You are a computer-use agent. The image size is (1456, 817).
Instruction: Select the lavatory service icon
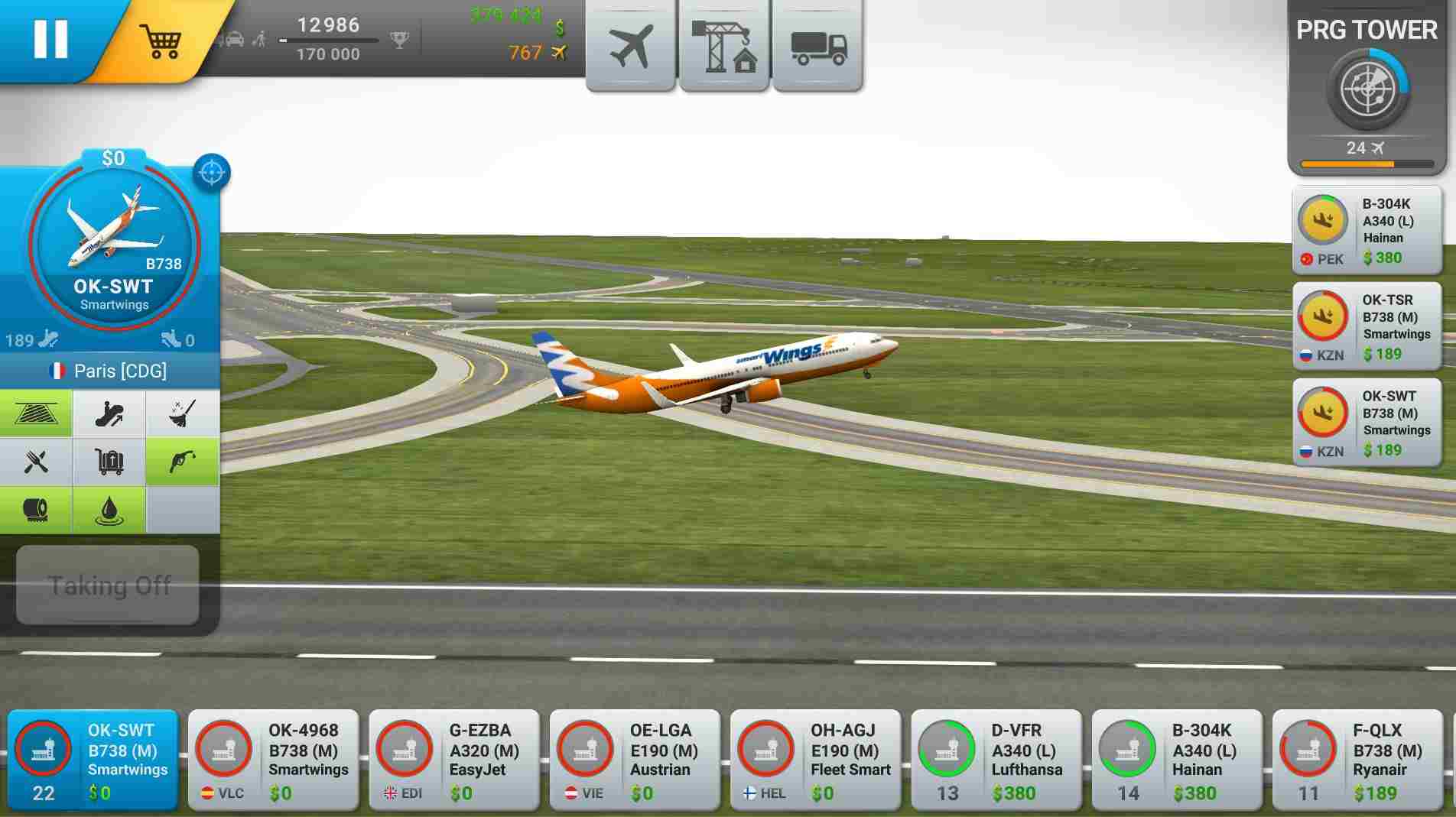[x=37, y=511]
